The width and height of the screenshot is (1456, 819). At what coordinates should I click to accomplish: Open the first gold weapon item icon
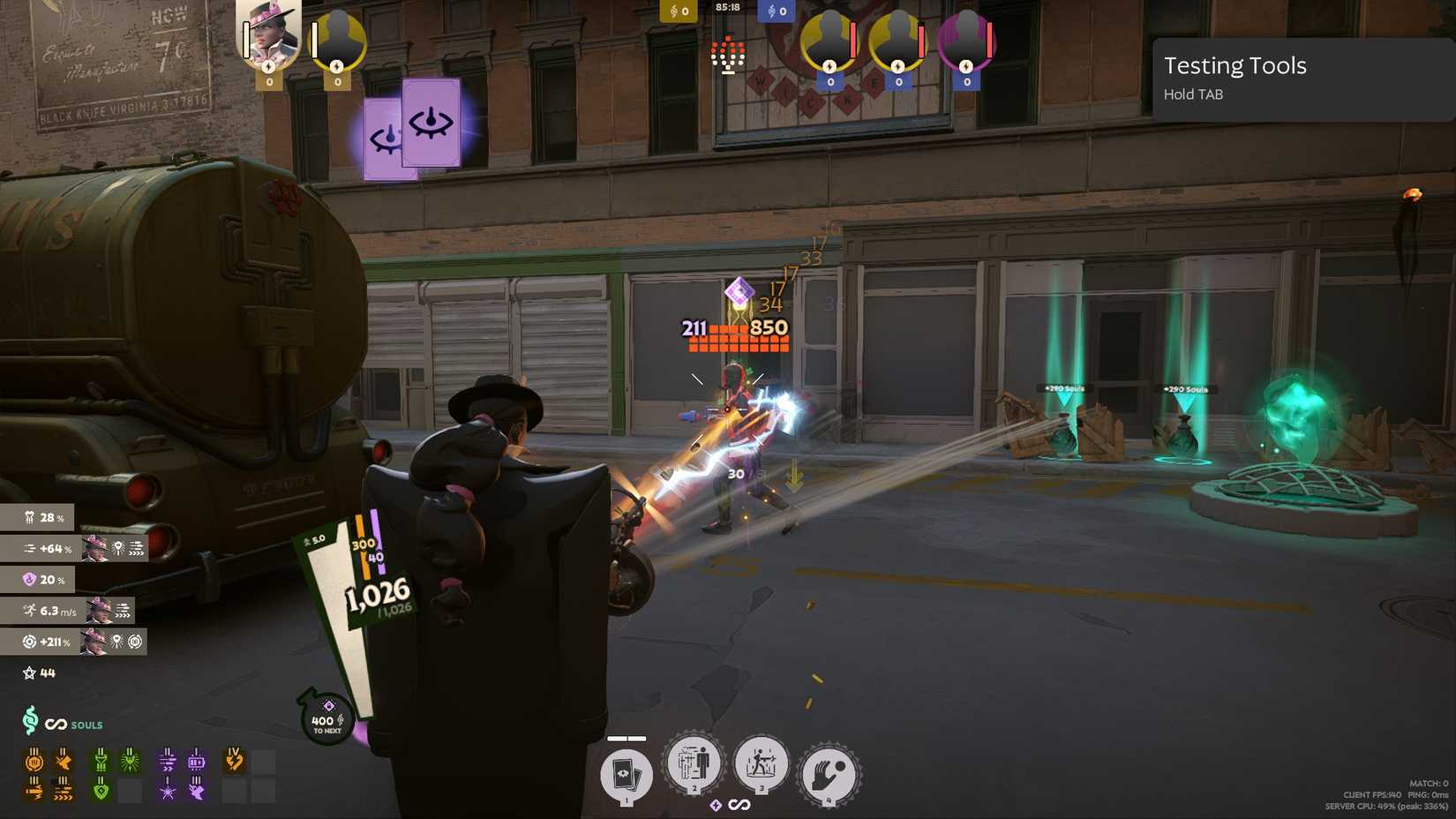(35, 761)
